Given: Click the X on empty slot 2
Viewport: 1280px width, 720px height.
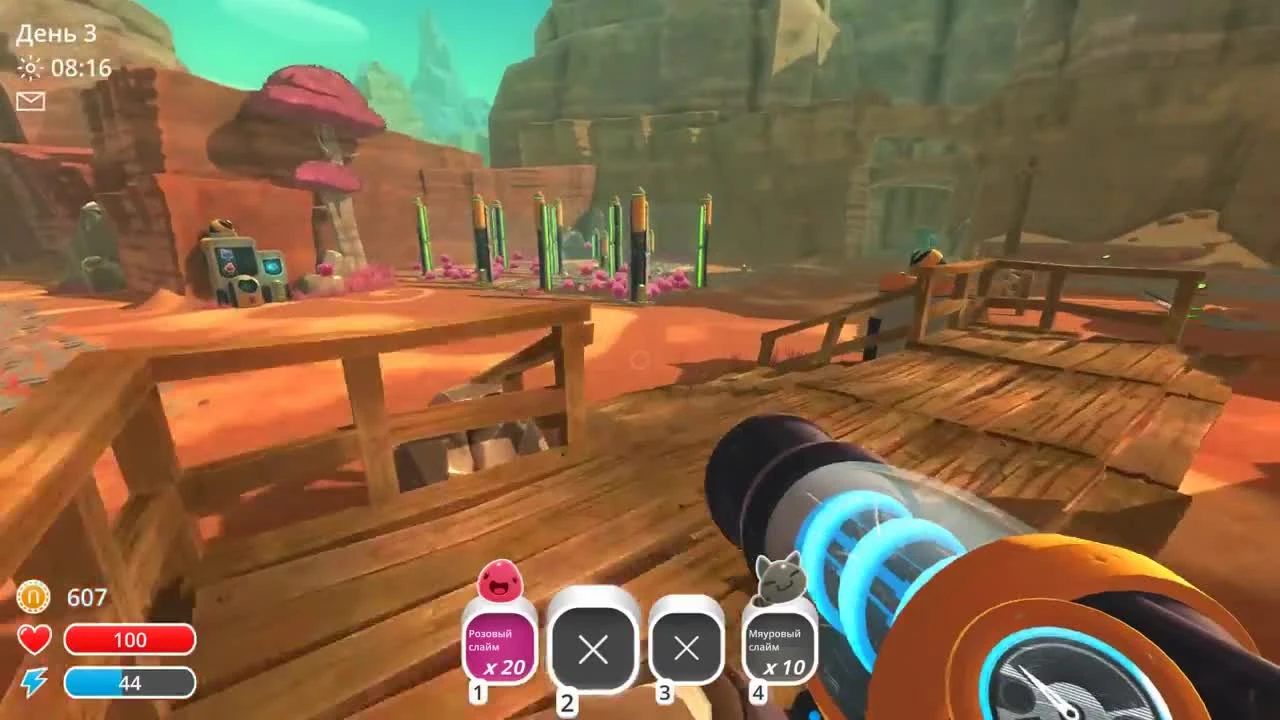Looking at the screenshot, I should pos(593,649).
